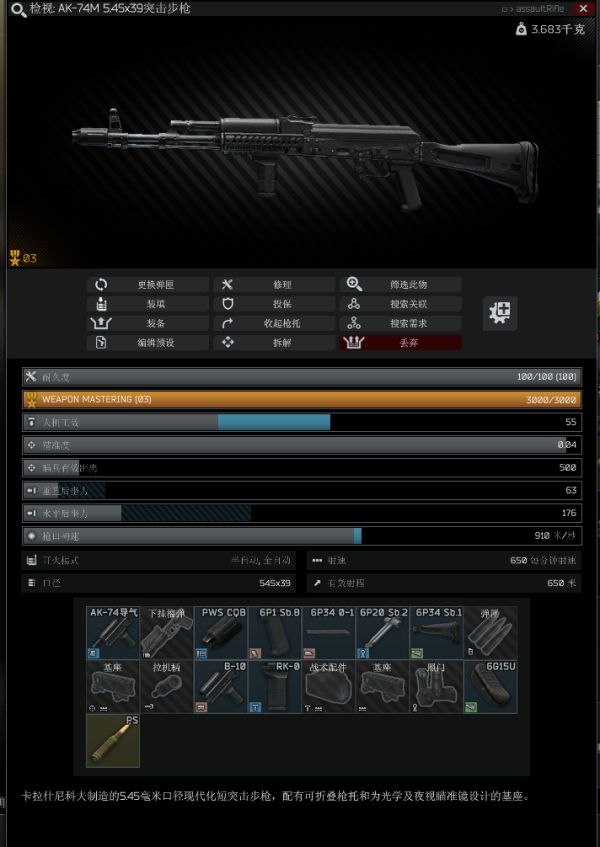The height and width of the screenshot is (847, 600).
Task: Disassemble the rifle using 拆解
Action: 274,342
